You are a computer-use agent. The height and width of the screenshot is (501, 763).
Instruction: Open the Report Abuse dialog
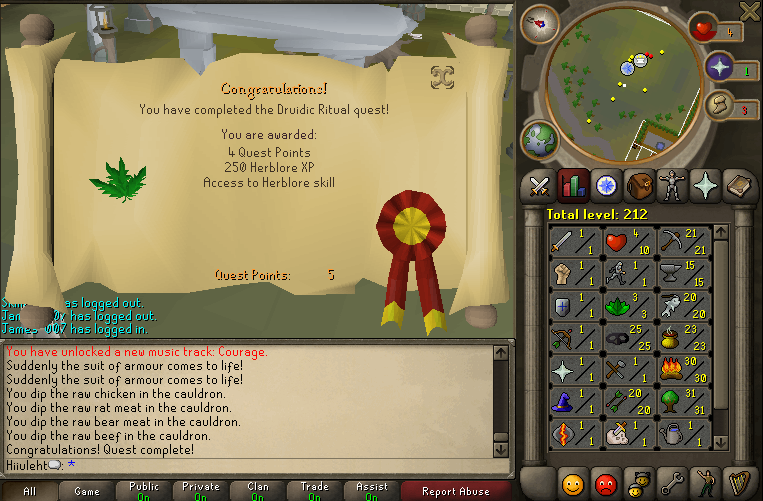click(x=455, y=490)
